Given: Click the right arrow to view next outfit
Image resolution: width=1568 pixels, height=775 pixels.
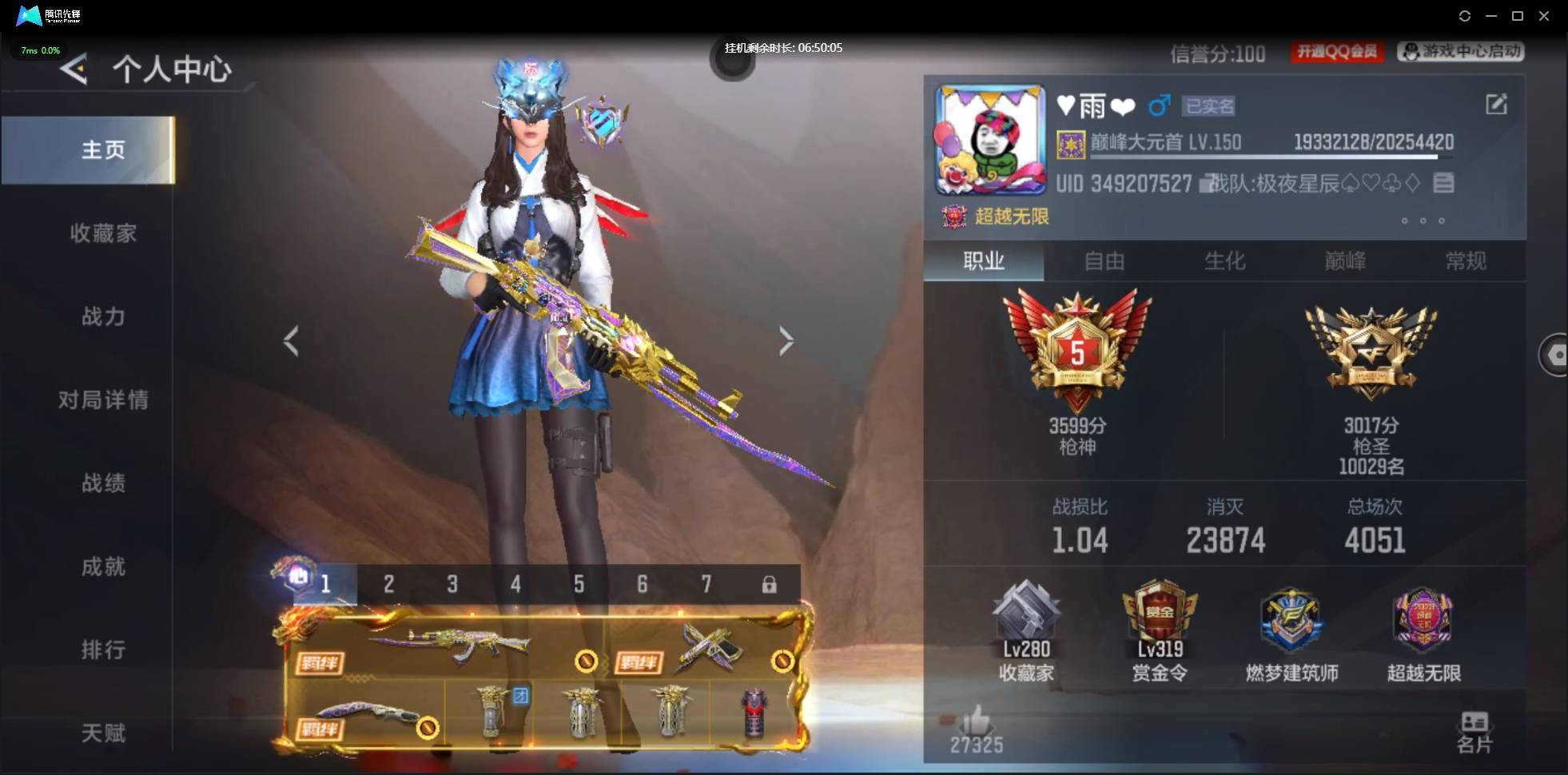Looking at the screenshot, I should (786, 341).
